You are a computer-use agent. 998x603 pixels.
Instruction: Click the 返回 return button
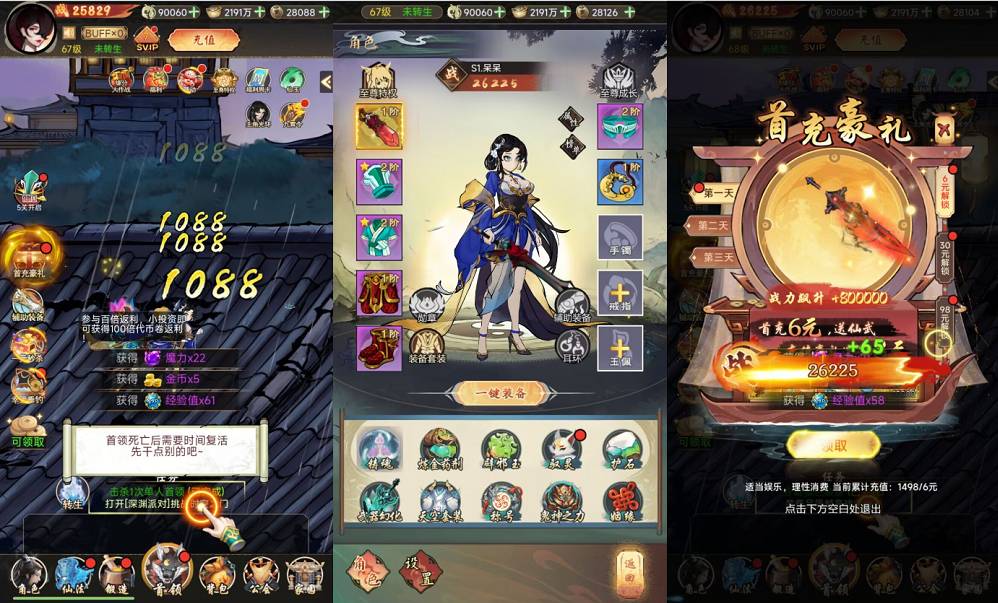[x=629, y=567]
